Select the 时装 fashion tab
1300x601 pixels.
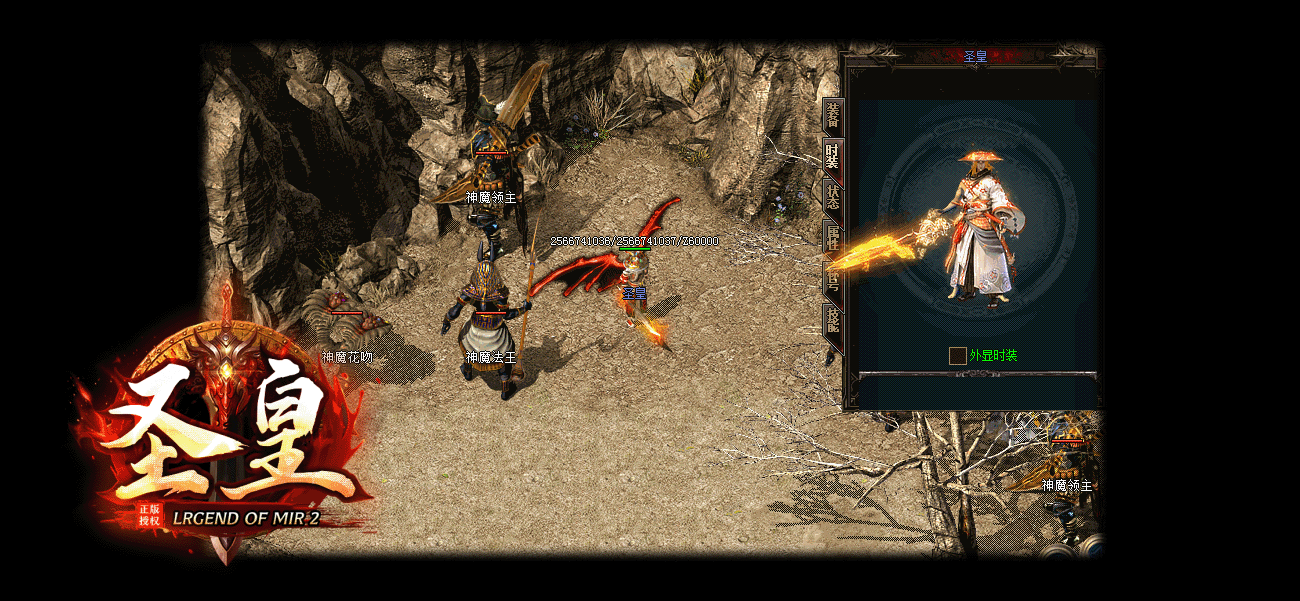[832, 157]
